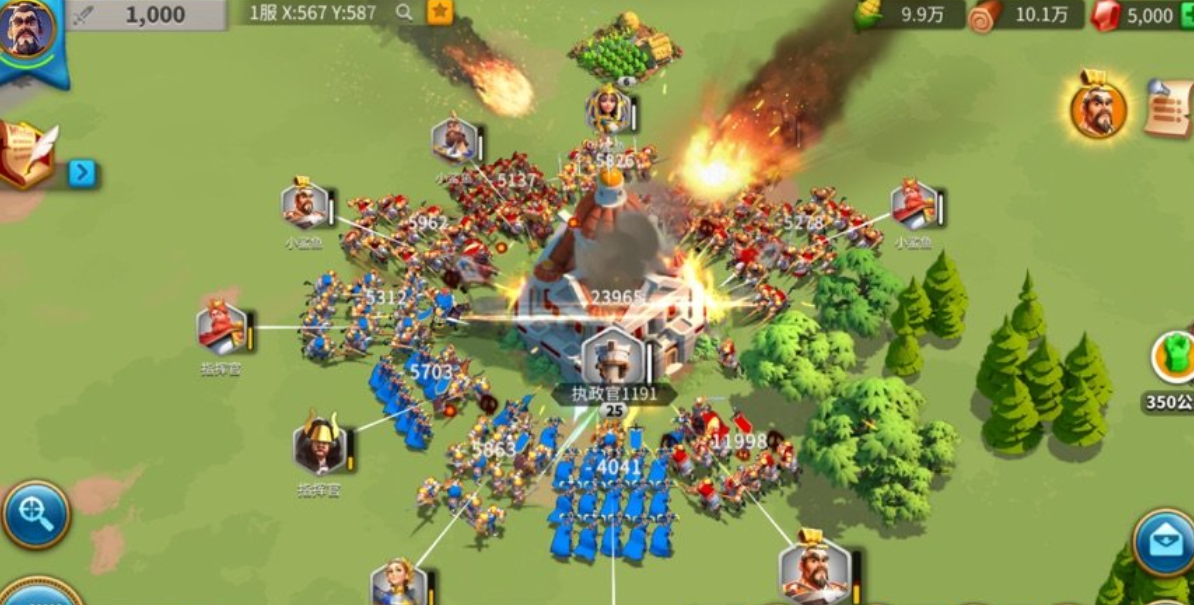
Task: Expand the blue arrow side panel
Action: click(x=83, y=173)
